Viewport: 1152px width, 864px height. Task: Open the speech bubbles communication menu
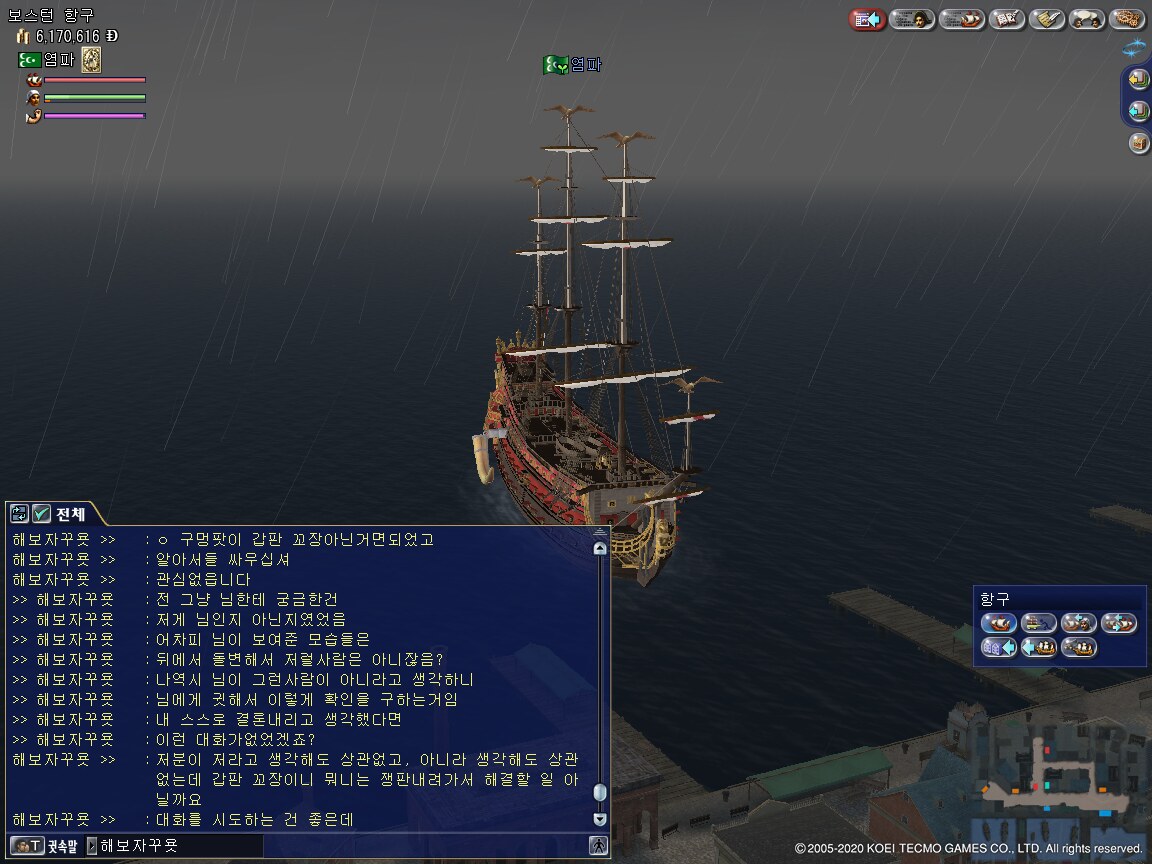(x=1087, y=19)
